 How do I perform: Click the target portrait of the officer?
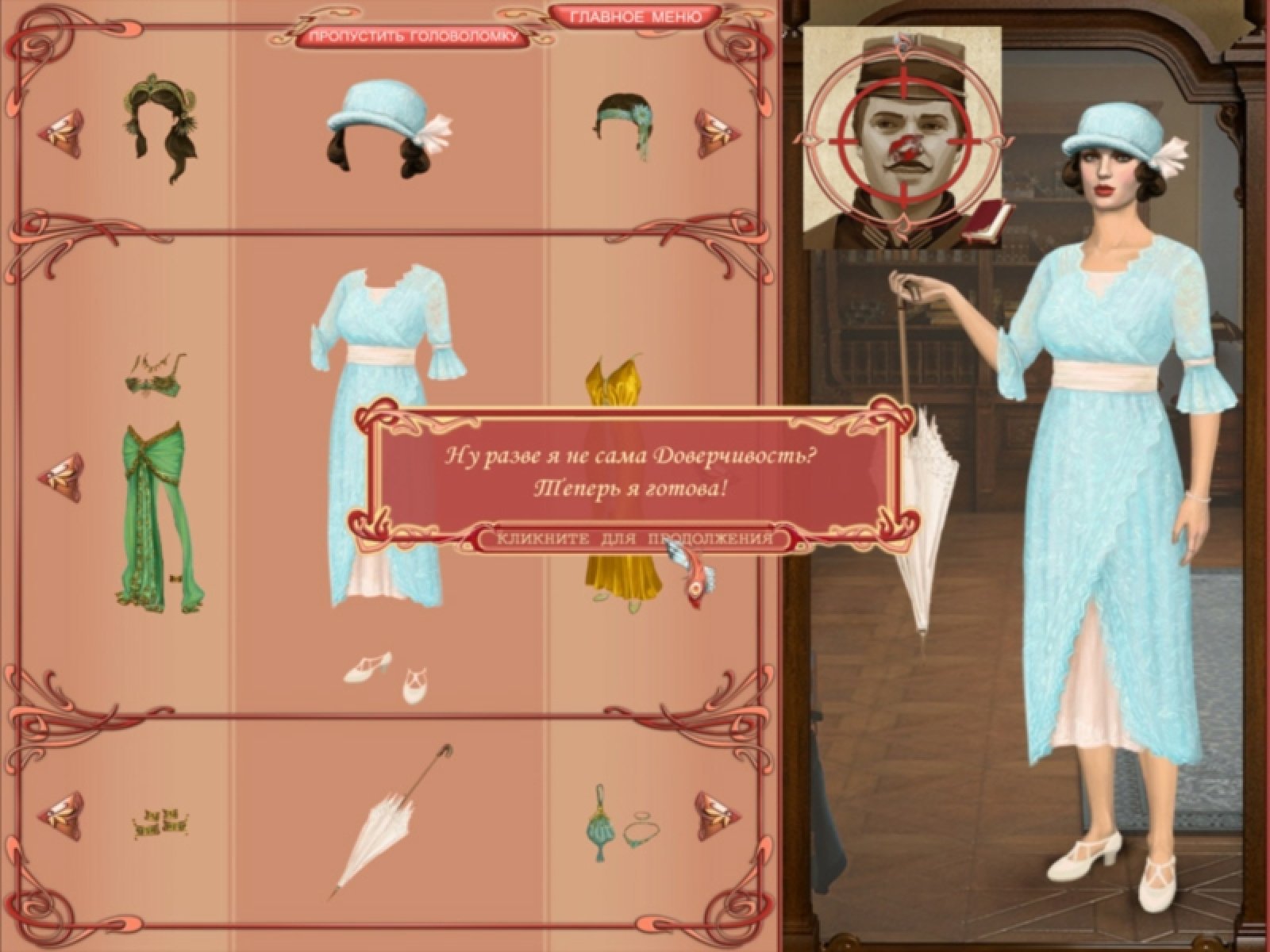click(x=902, y=135)
